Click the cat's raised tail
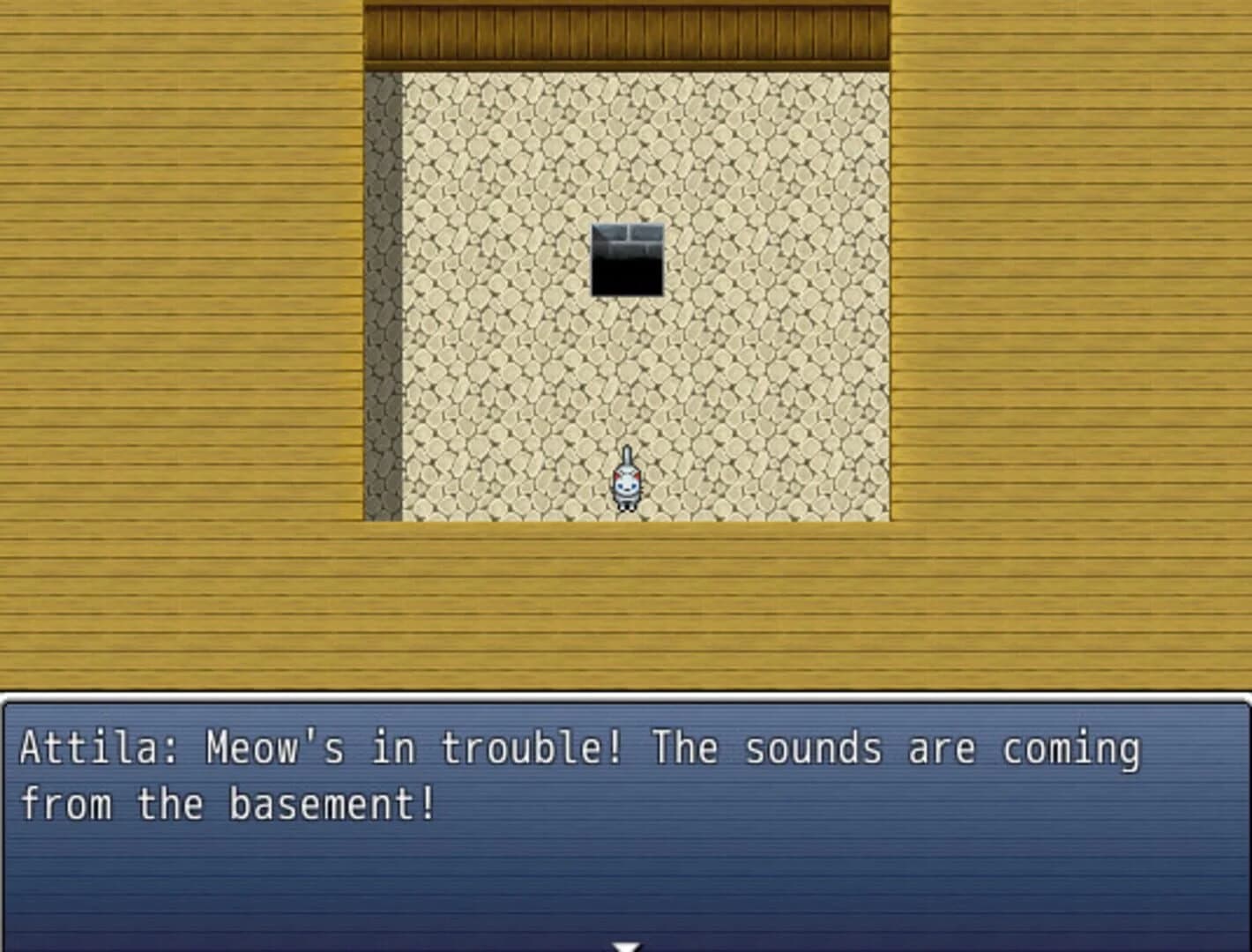 click(629, 457)
